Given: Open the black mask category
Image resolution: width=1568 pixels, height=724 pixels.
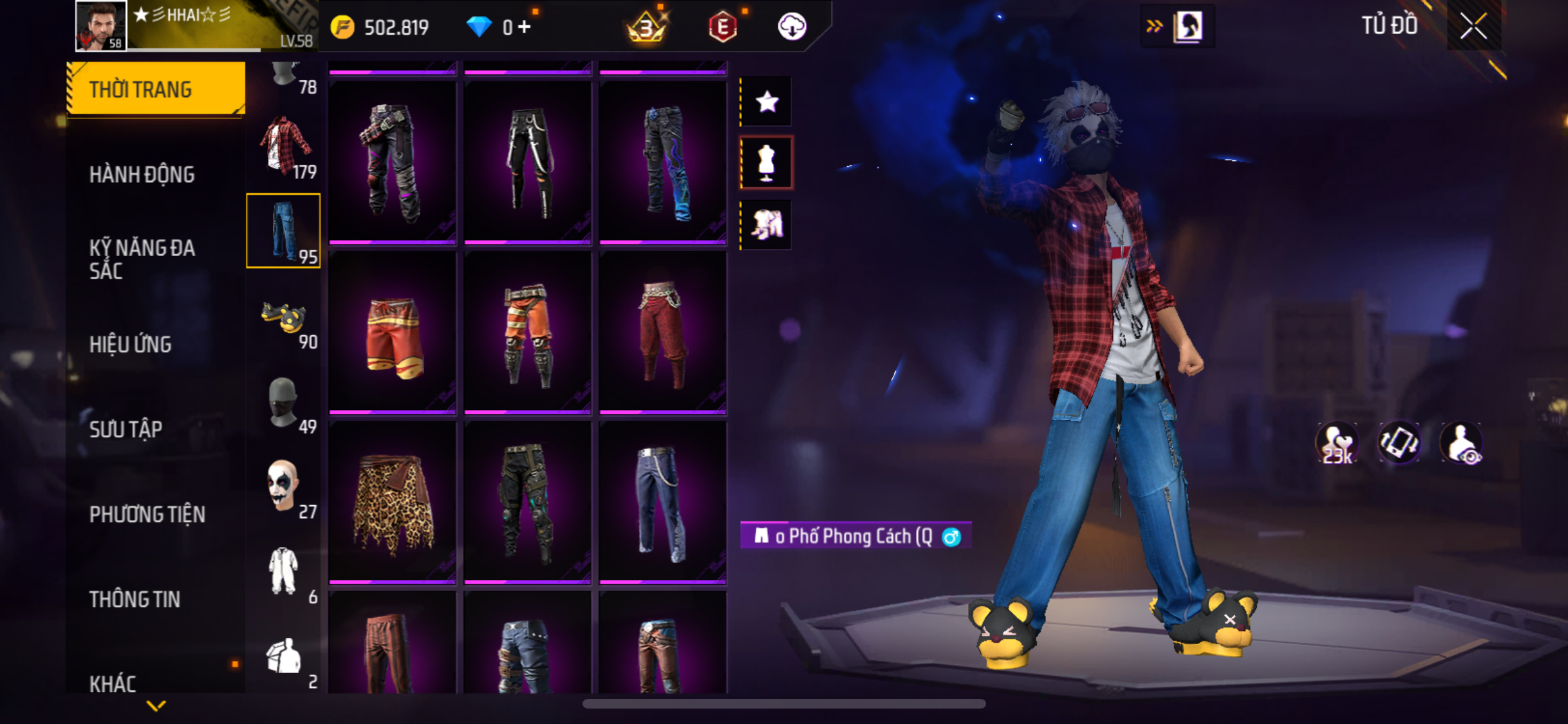Looking at the screenshot, I should coord(283,403).
